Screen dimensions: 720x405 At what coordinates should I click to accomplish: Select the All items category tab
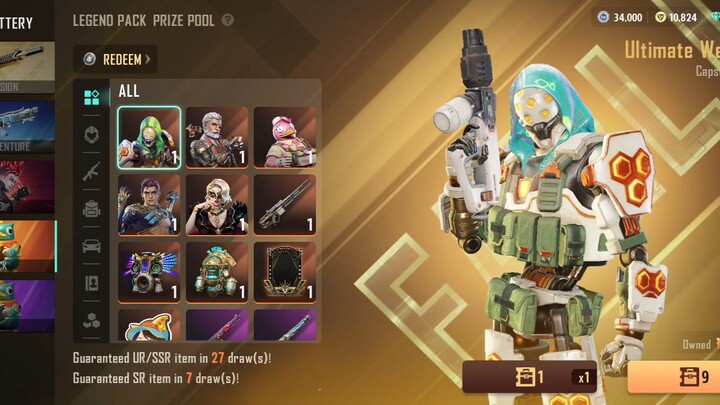(91, 97)
